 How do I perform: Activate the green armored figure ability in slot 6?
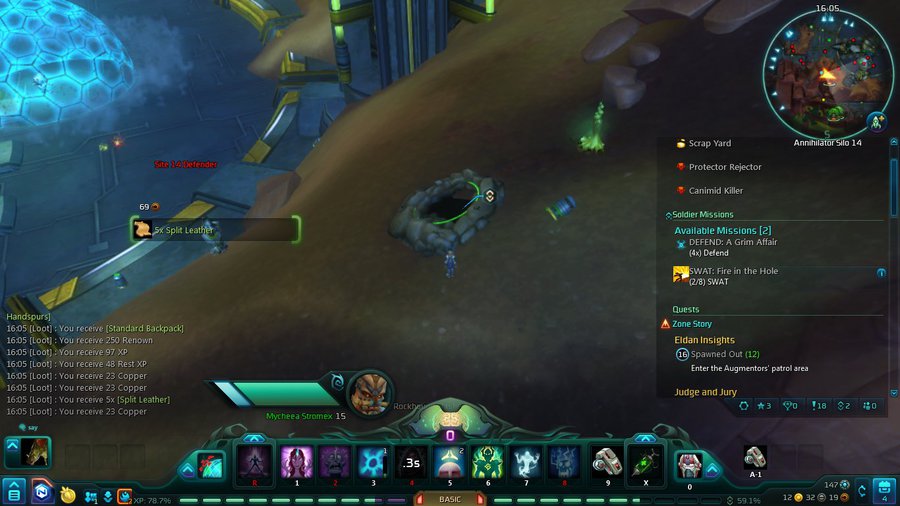487,463
